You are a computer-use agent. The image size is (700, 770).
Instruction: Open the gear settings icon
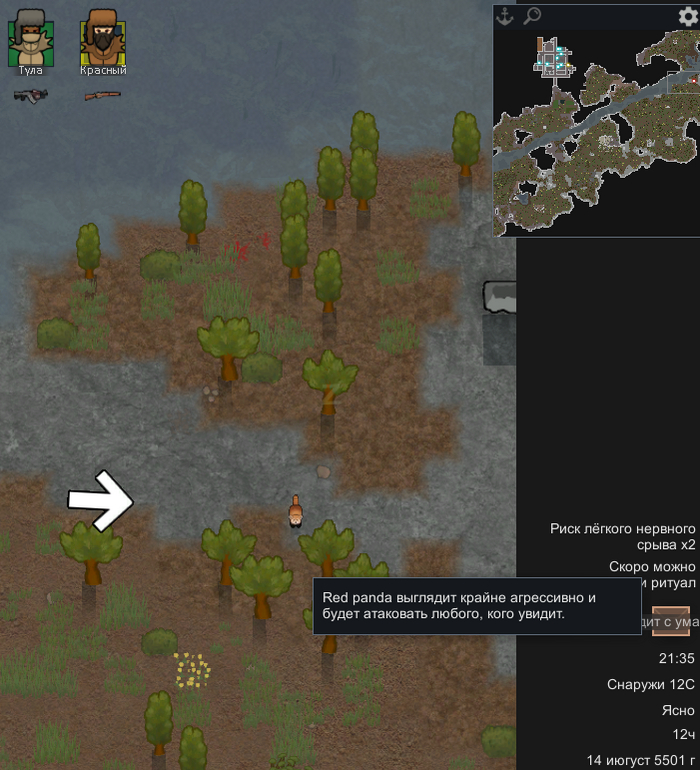tap(686, 17)
